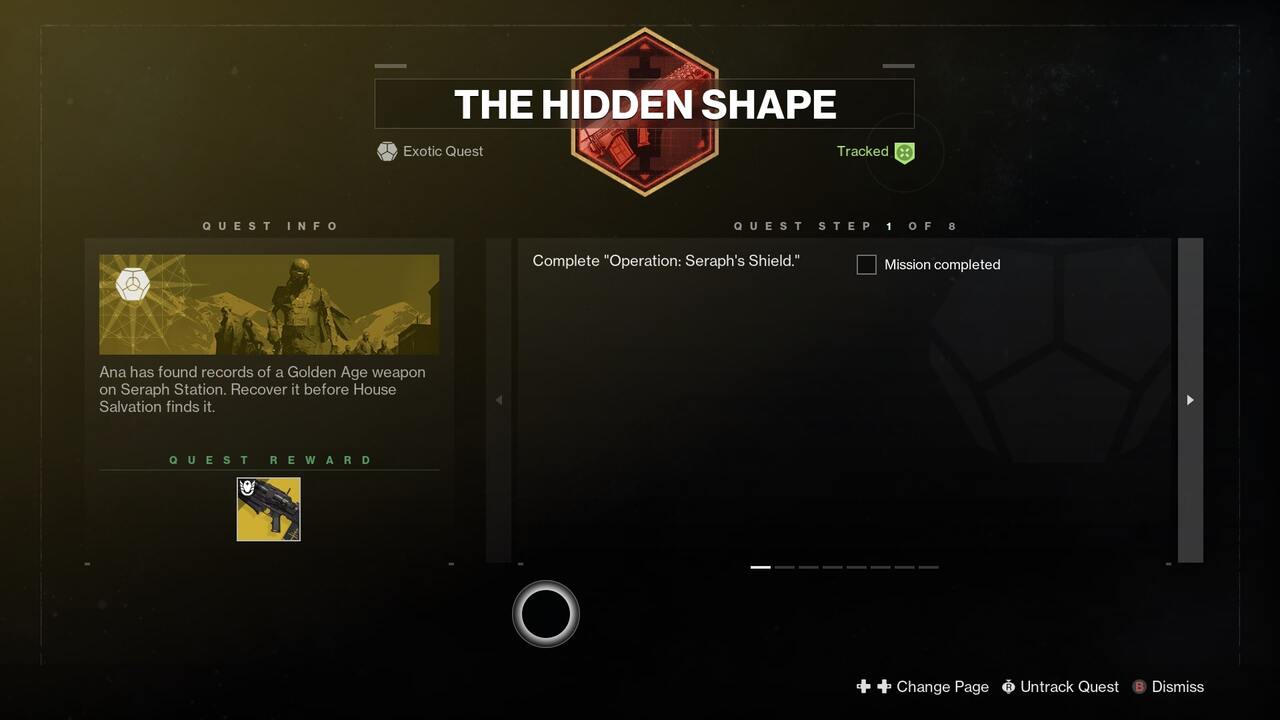The height and width of the screenshot is (720, 1280).
Task: Click the second quest step indicator dot
Action: pyautogui.click(x=785, y=566)
